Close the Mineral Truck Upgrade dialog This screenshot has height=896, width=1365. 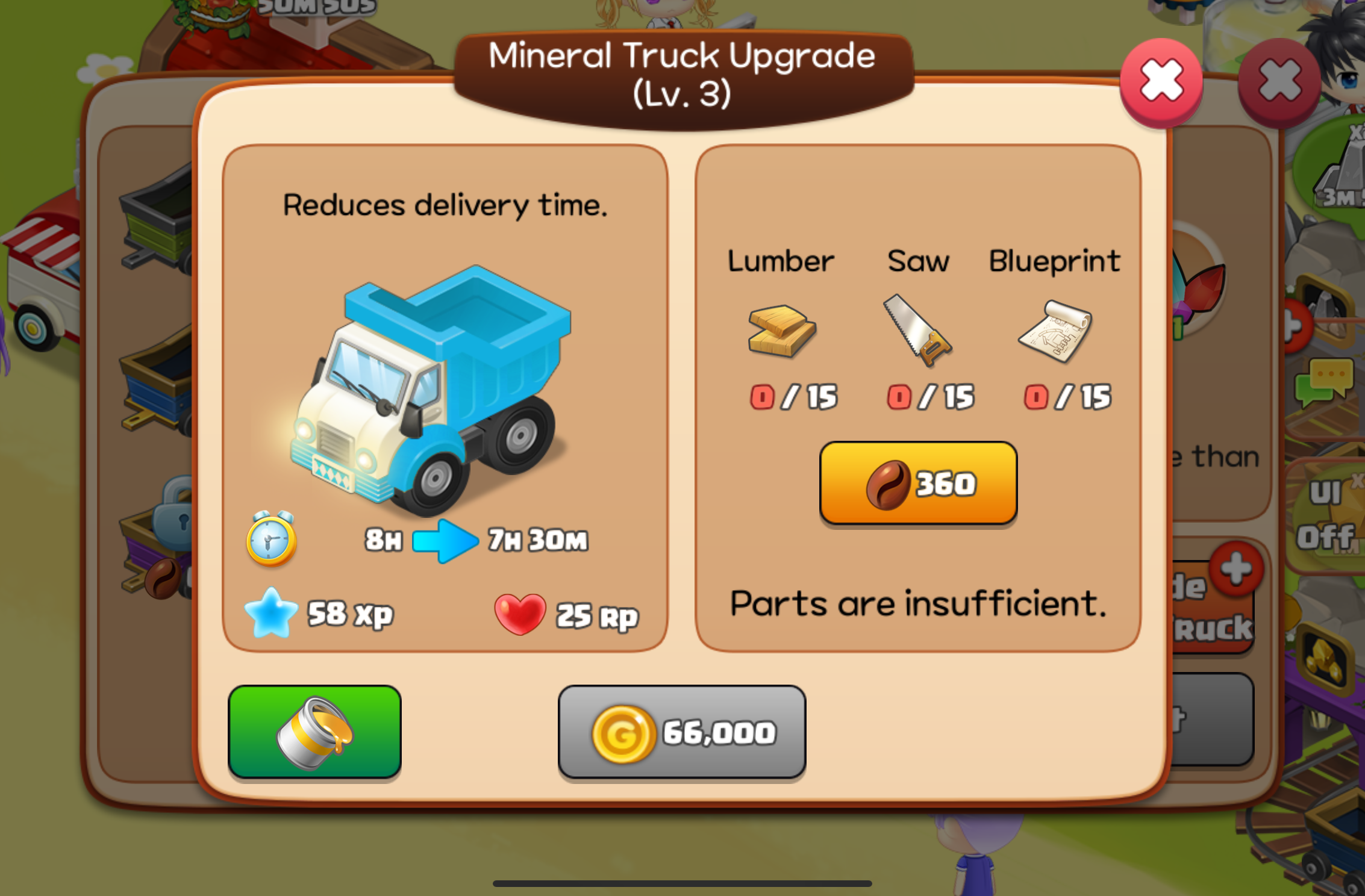1161,82
